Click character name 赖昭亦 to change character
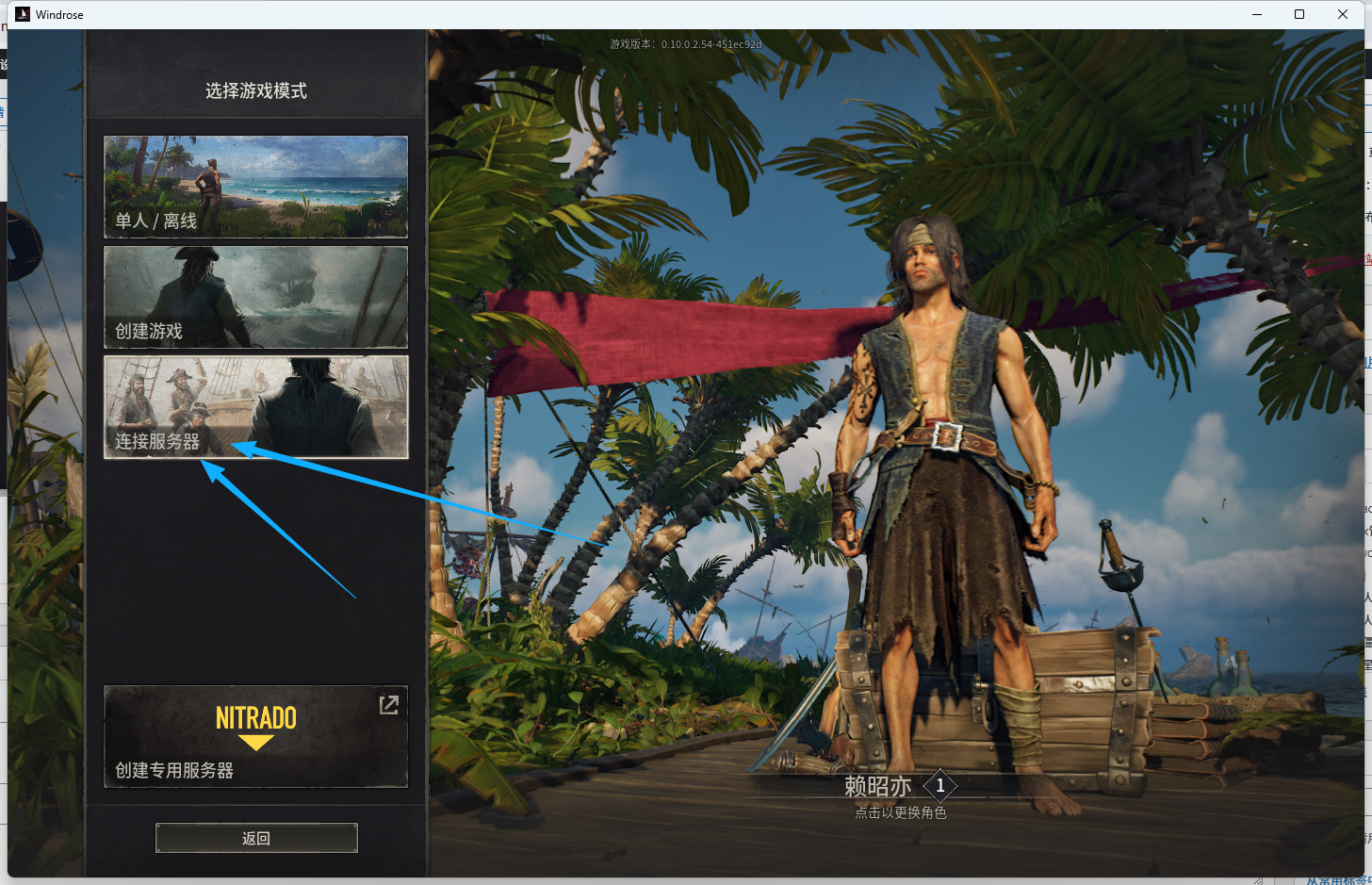Screen dimensions: 1372x885 tap(878, 786)
